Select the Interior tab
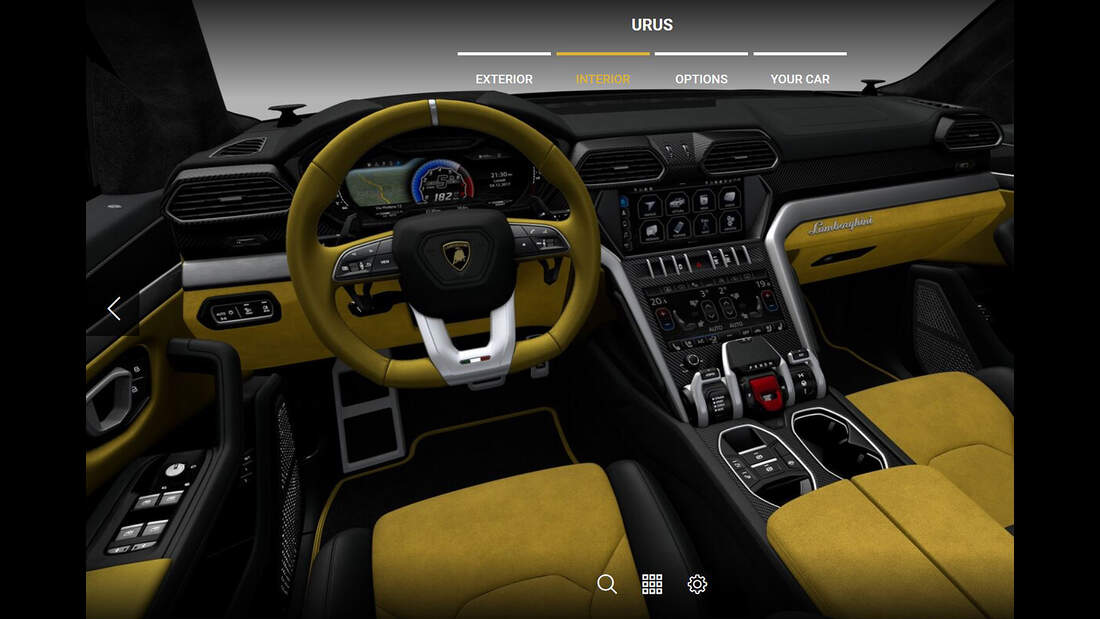Viewport: 1100px width, 619px height. 603,79
